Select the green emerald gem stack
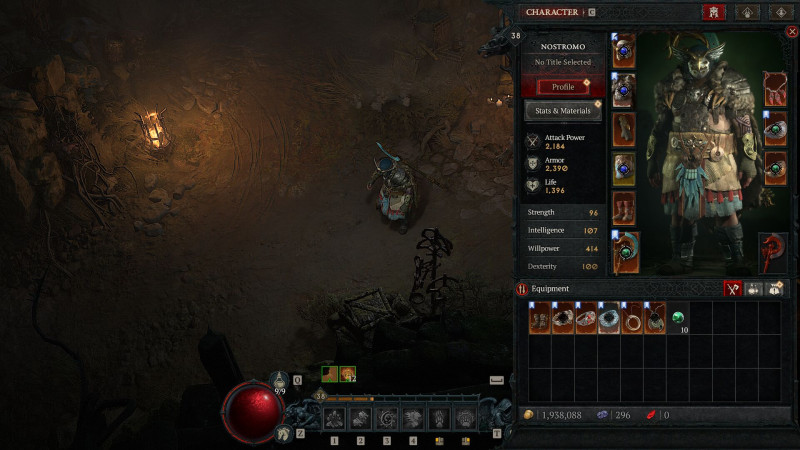This screenshot has width=800, height=450. tap(679, 318)
